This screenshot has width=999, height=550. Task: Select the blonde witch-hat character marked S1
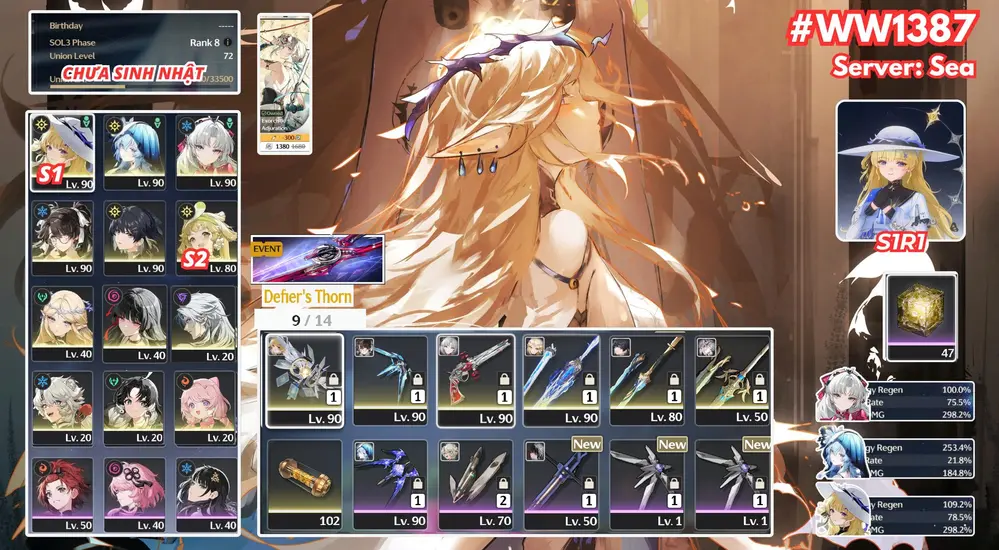[62, 151]
